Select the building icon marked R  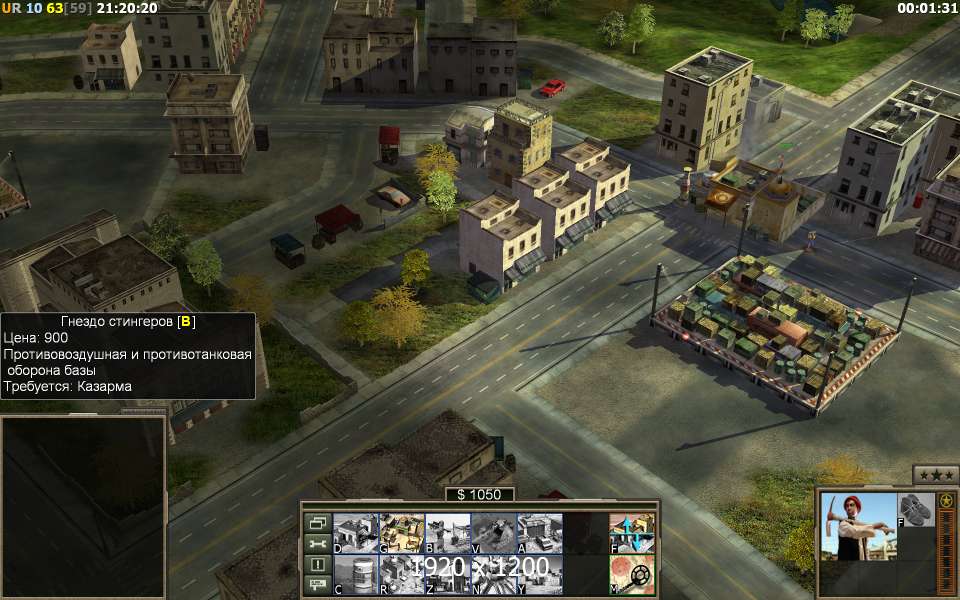pyautogui.click(x=401, y=575)
